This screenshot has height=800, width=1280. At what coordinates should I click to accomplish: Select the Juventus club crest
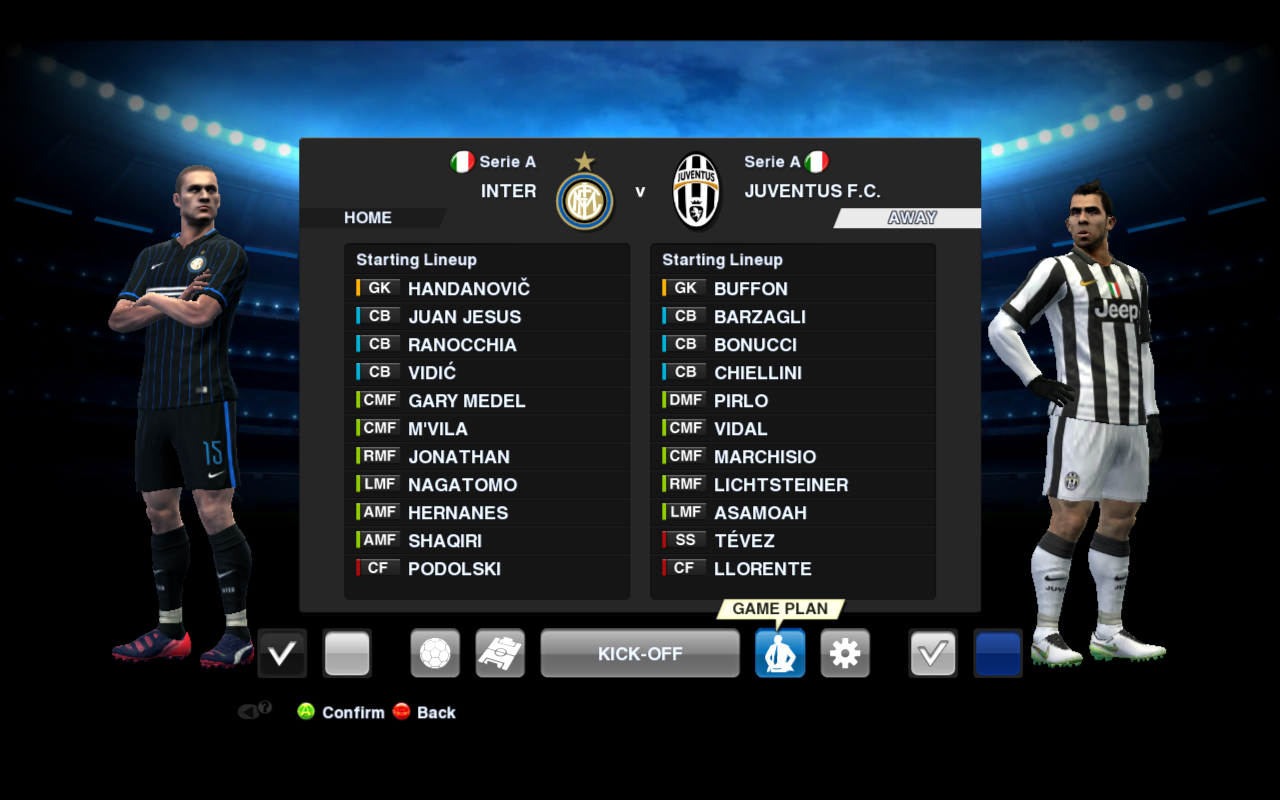(696, 190)
